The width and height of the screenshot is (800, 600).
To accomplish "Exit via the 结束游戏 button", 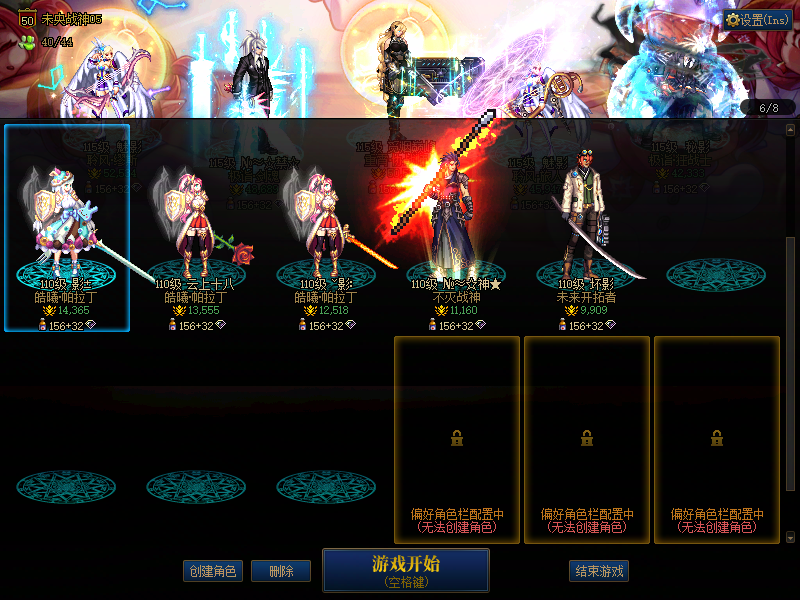I will click(x=599, y=571).
